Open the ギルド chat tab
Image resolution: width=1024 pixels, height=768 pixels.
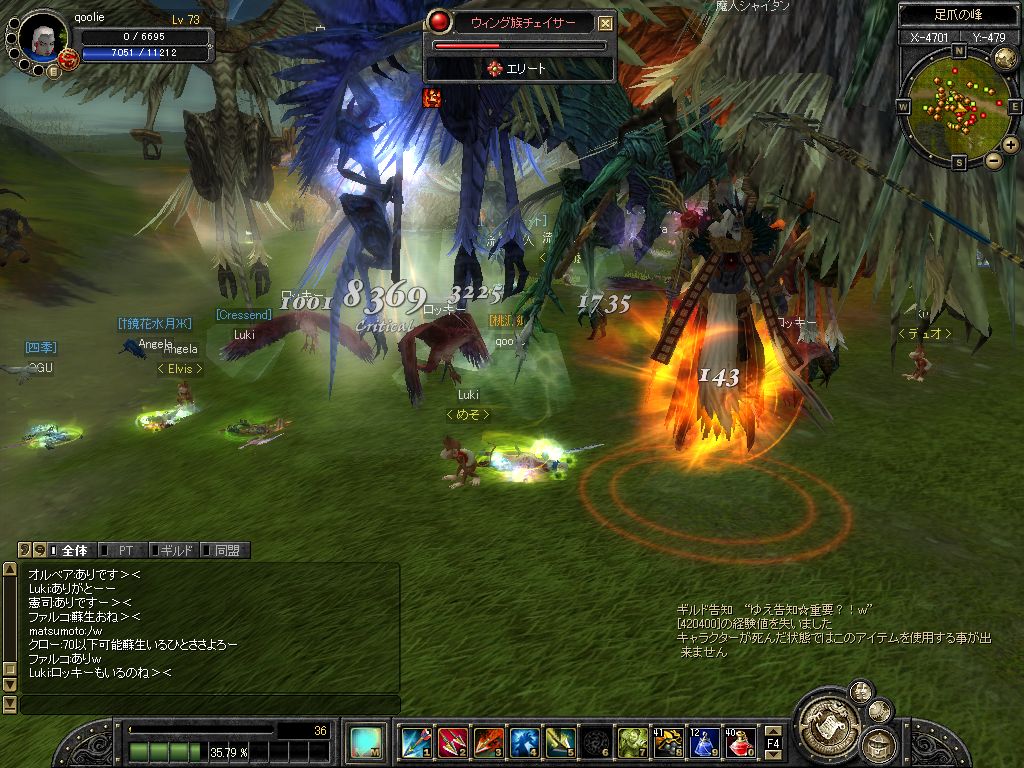click(175, 550)
